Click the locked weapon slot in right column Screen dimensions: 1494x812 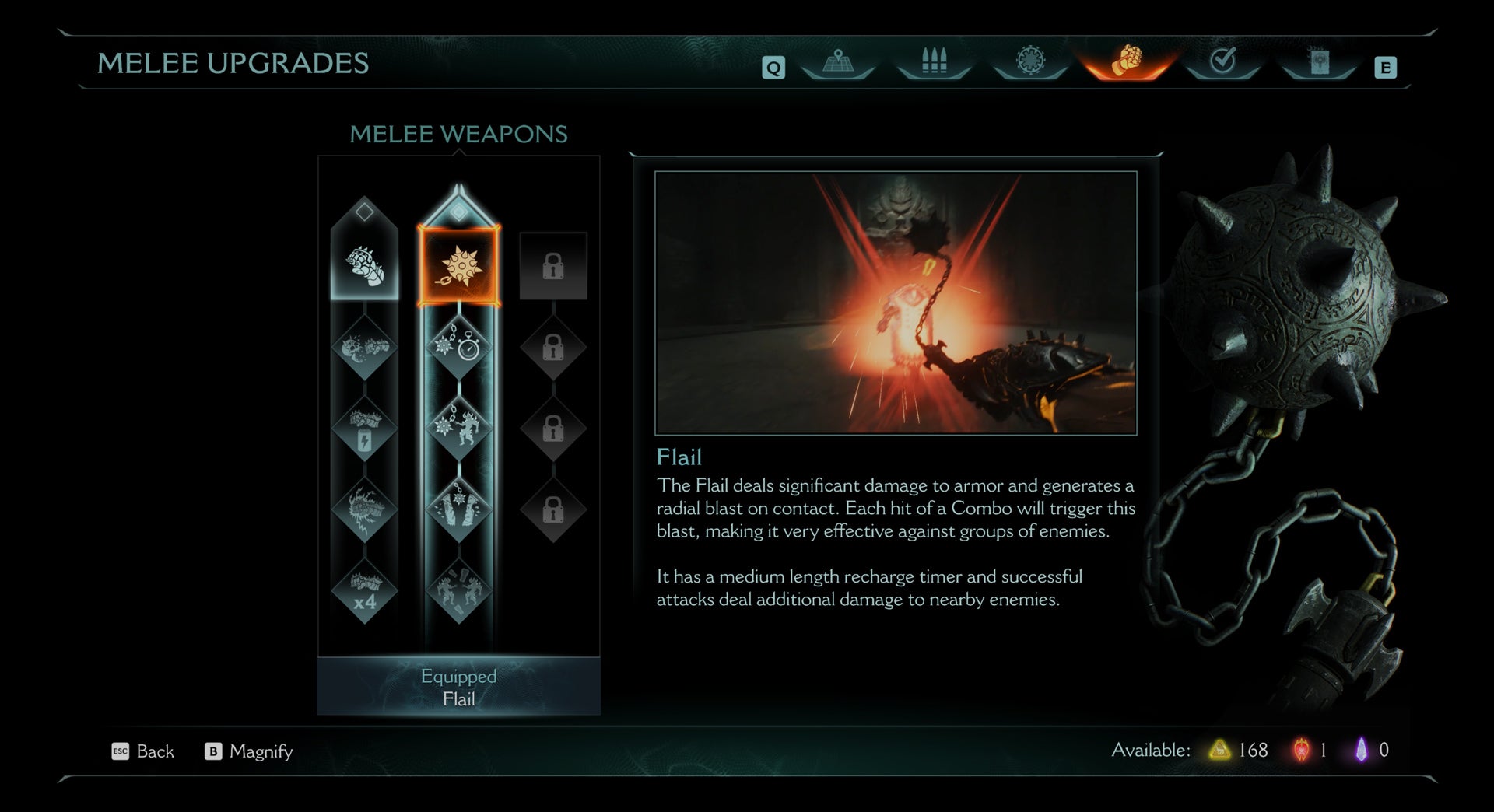[x=554, y=264]
